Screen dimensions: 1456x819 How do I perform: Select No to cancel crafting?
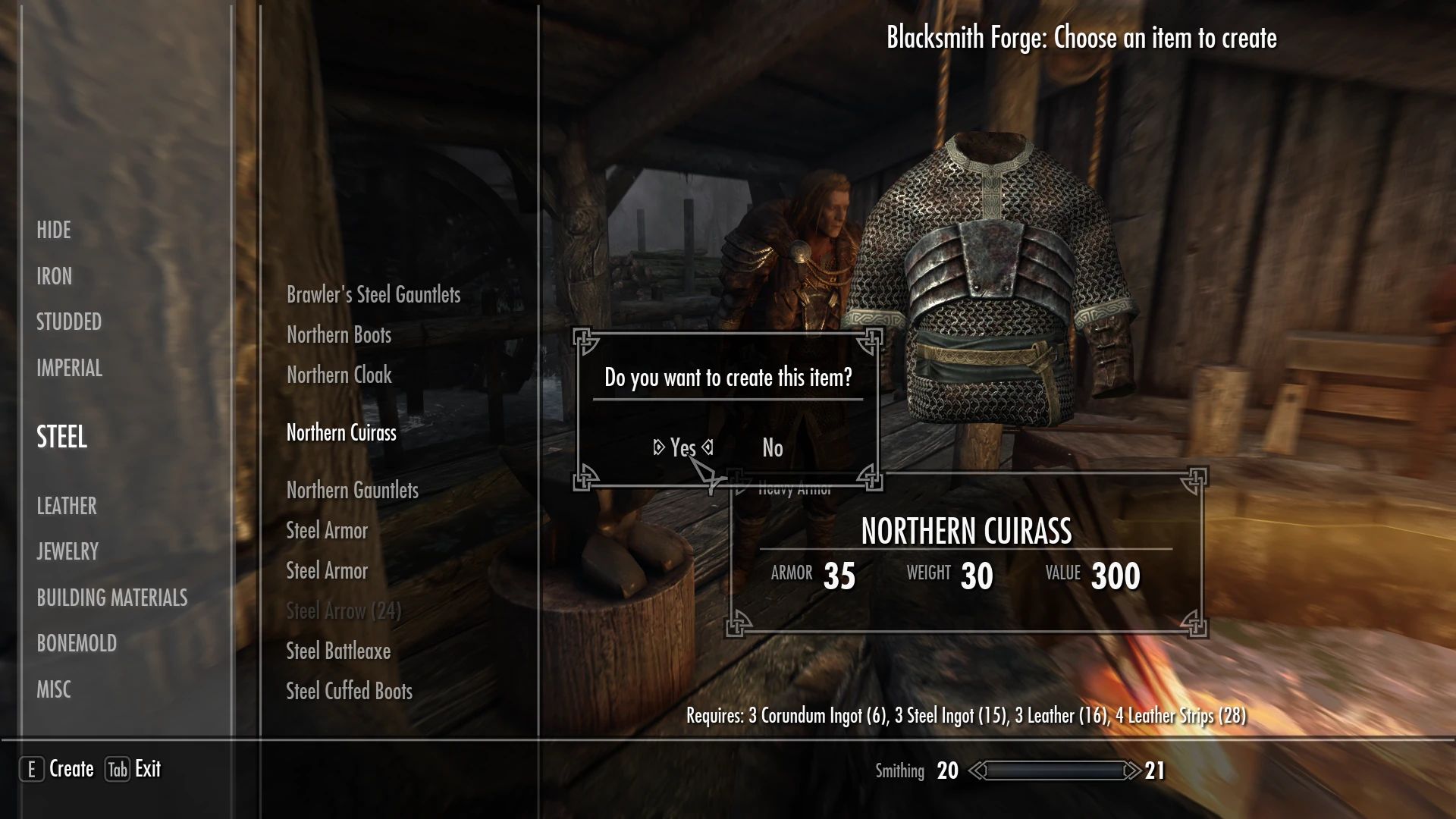click(771, 448)
